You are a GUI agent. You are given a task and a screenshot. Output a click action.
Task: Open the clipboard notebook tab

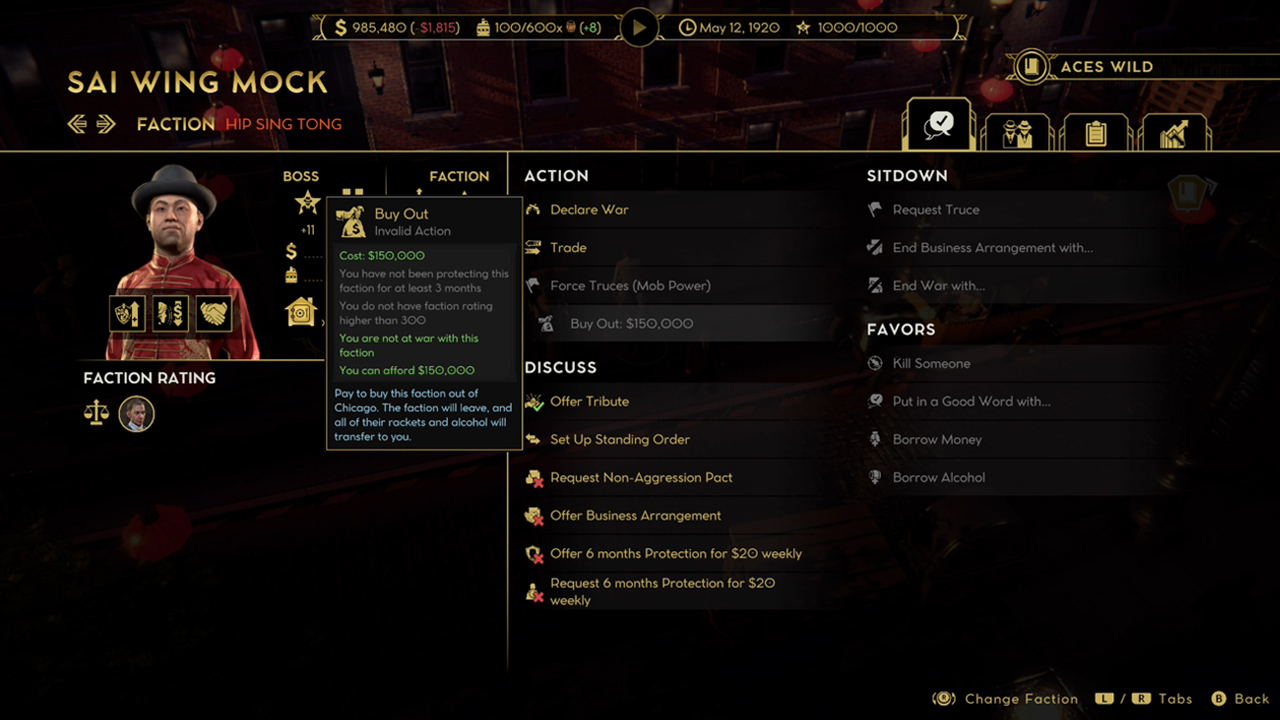pyautogui.click(x=1096, y=131)
